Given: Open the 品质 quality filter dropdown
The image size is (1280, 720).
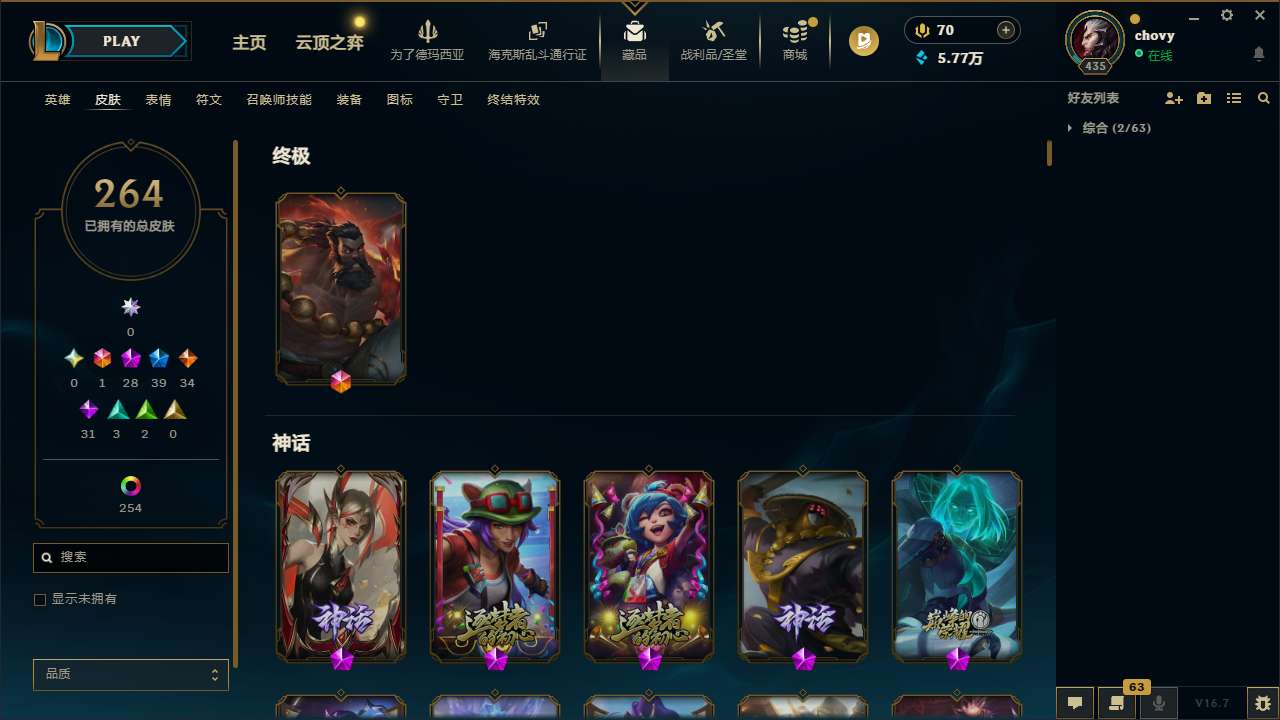Looking at the screenshot, I should (x=130, y=674).
